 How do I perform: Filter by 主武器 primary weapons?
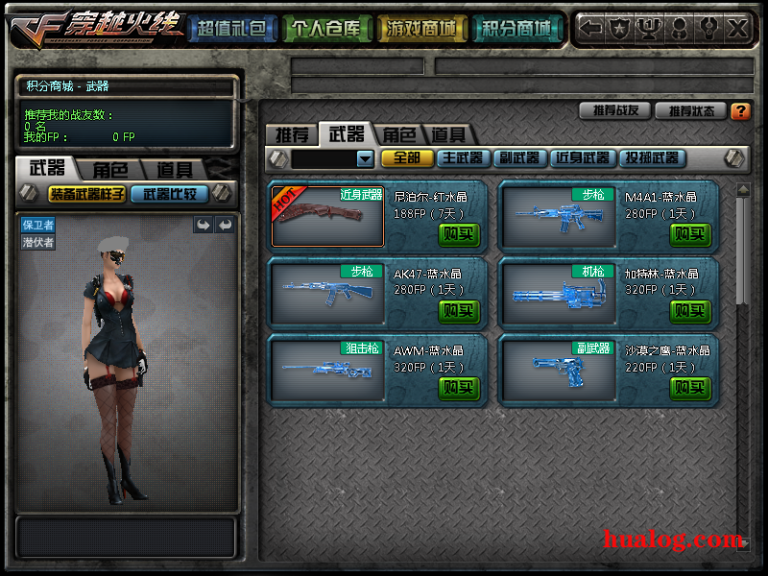pyautogui.click(x=462, y=158)
